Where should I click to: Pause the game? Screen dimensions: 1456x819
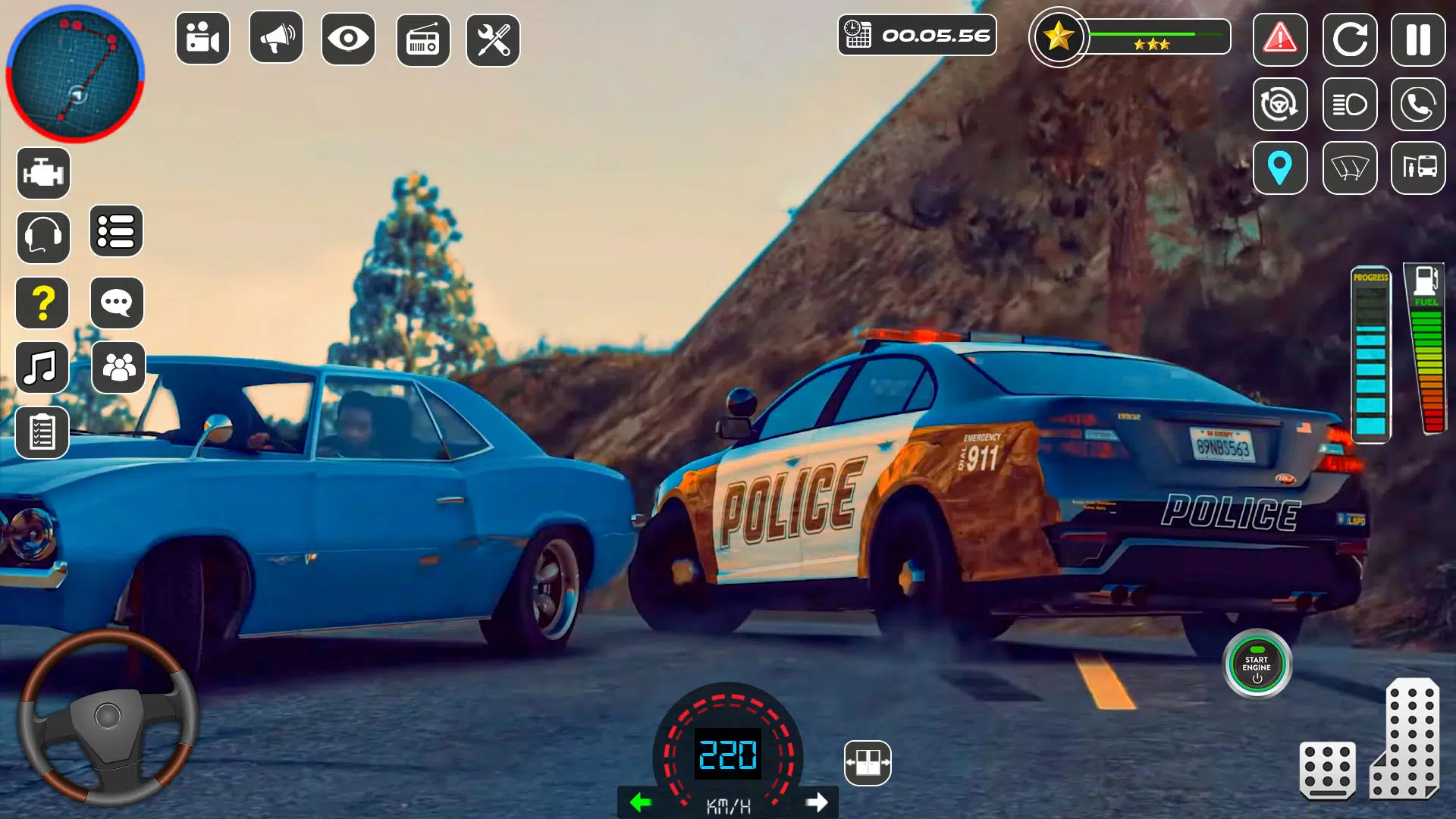click(1417, 38)
